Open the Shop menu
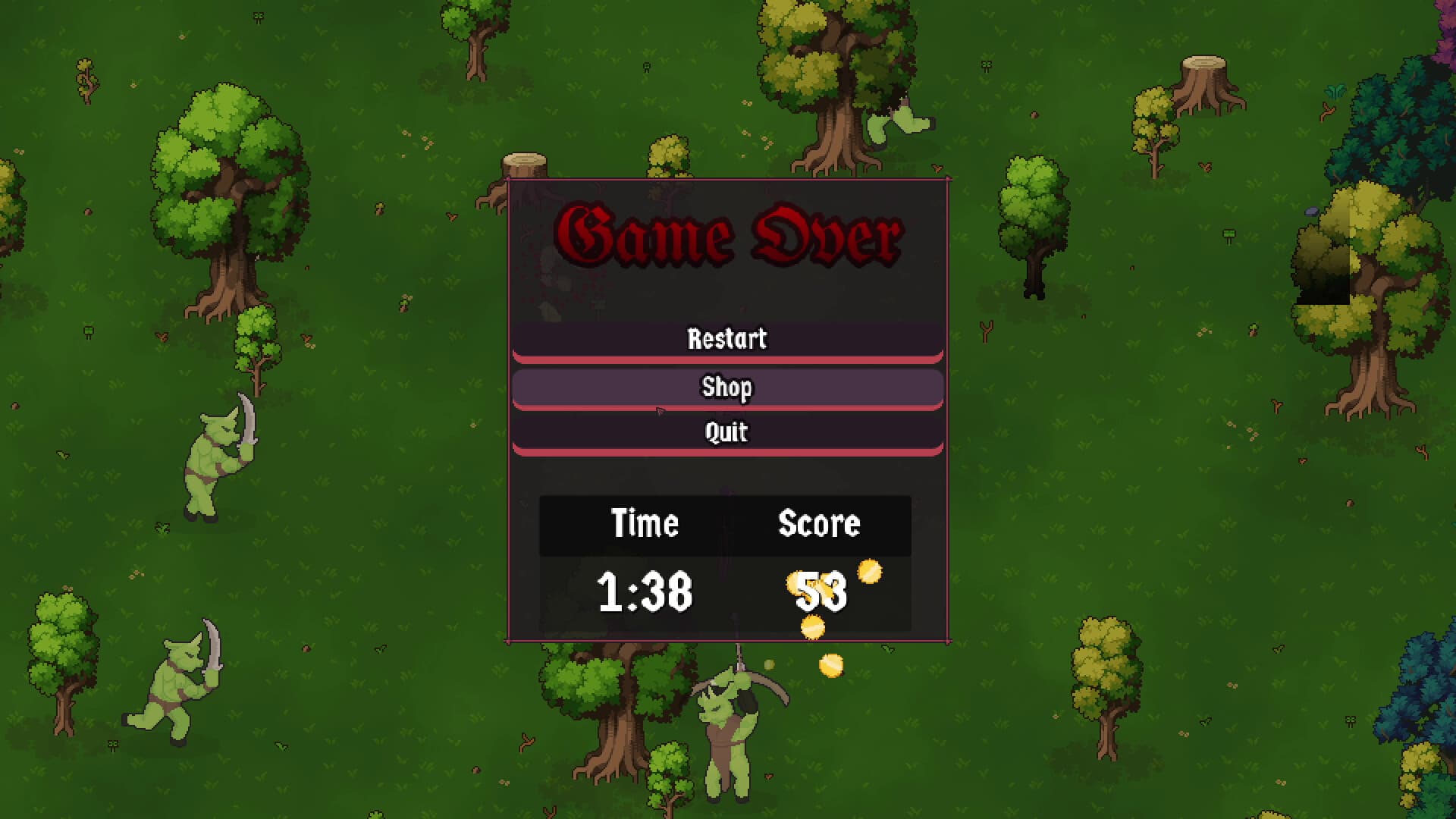 [x=726, y=387]
